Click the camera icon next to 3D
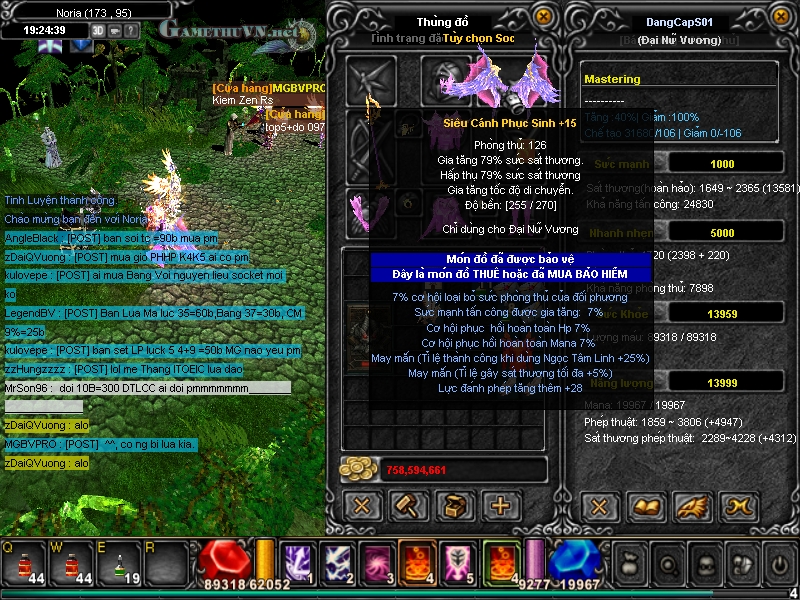Image resolution: width=800 pixels, height=600 pixels. pos(114,30)
